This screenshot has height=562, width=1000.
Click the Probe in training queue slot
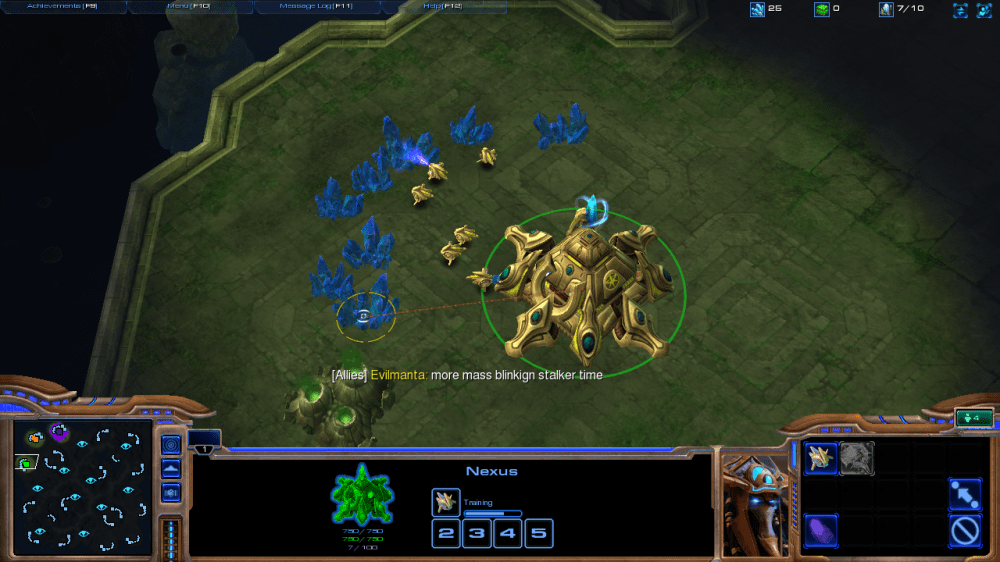(x=446, y=502)
